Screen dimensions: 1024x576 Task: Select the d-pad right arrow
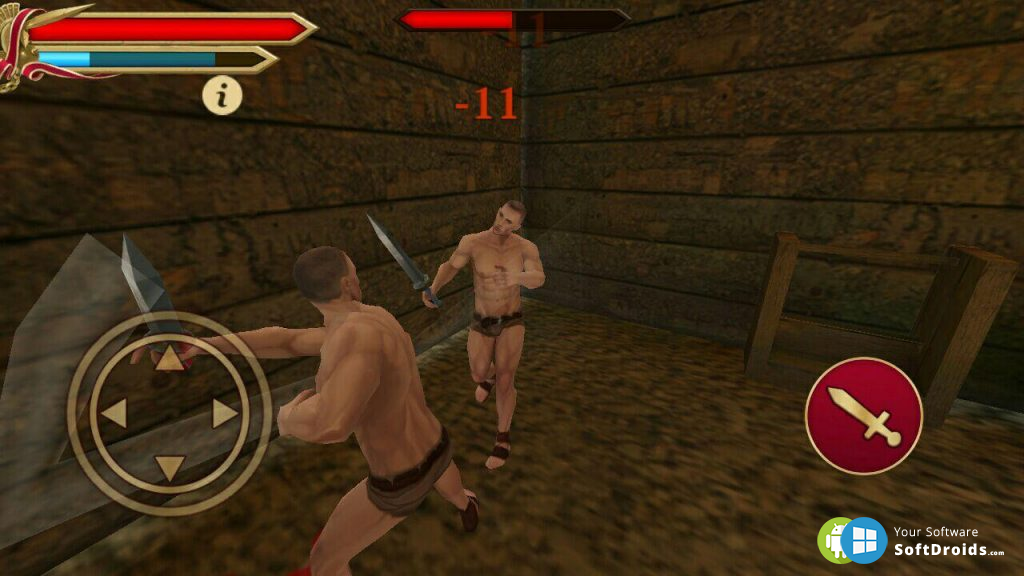225,412
